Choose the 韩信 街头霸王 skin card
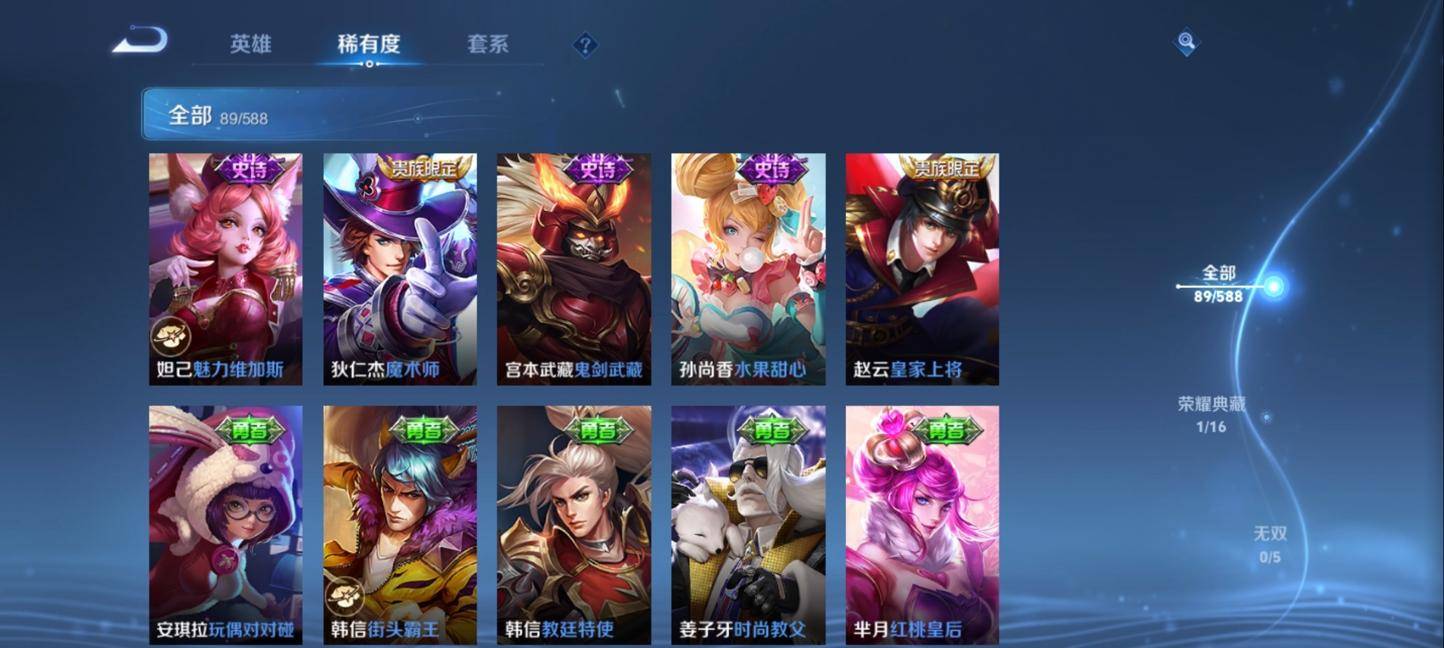Image resolution: width=1444 pixels, height=648 pixels. [x=399, y=525]
